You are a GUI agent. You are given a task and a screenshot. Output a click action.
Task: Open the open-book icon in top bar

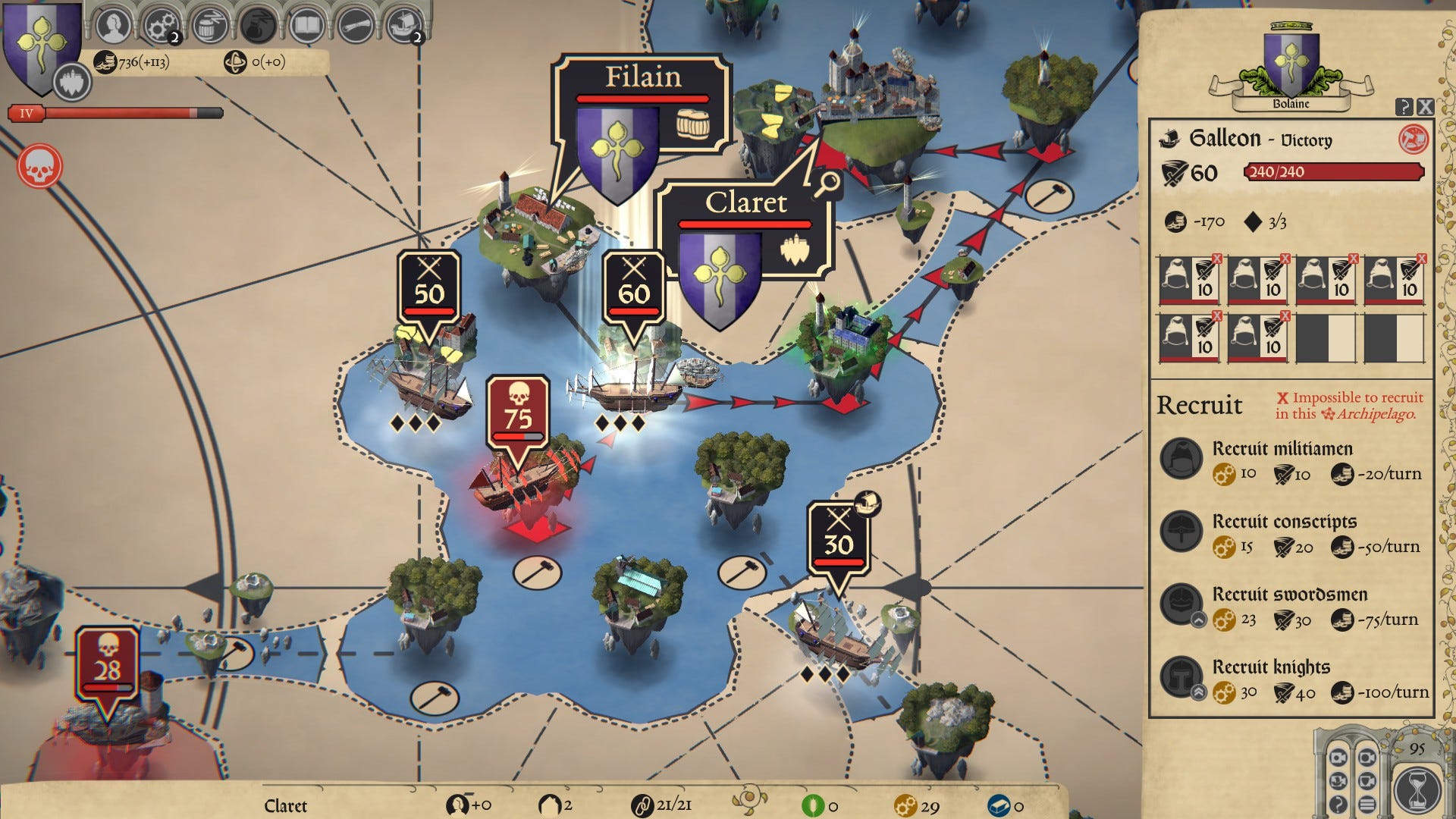tap(307, 26)
